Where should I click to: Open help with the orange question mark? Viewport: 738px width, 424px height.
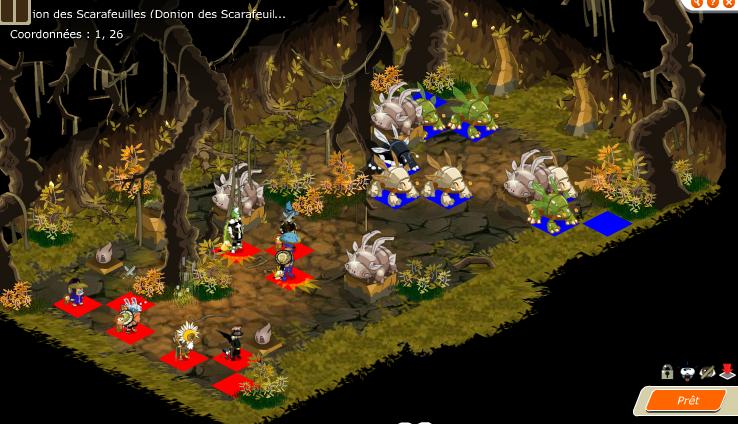713,4
